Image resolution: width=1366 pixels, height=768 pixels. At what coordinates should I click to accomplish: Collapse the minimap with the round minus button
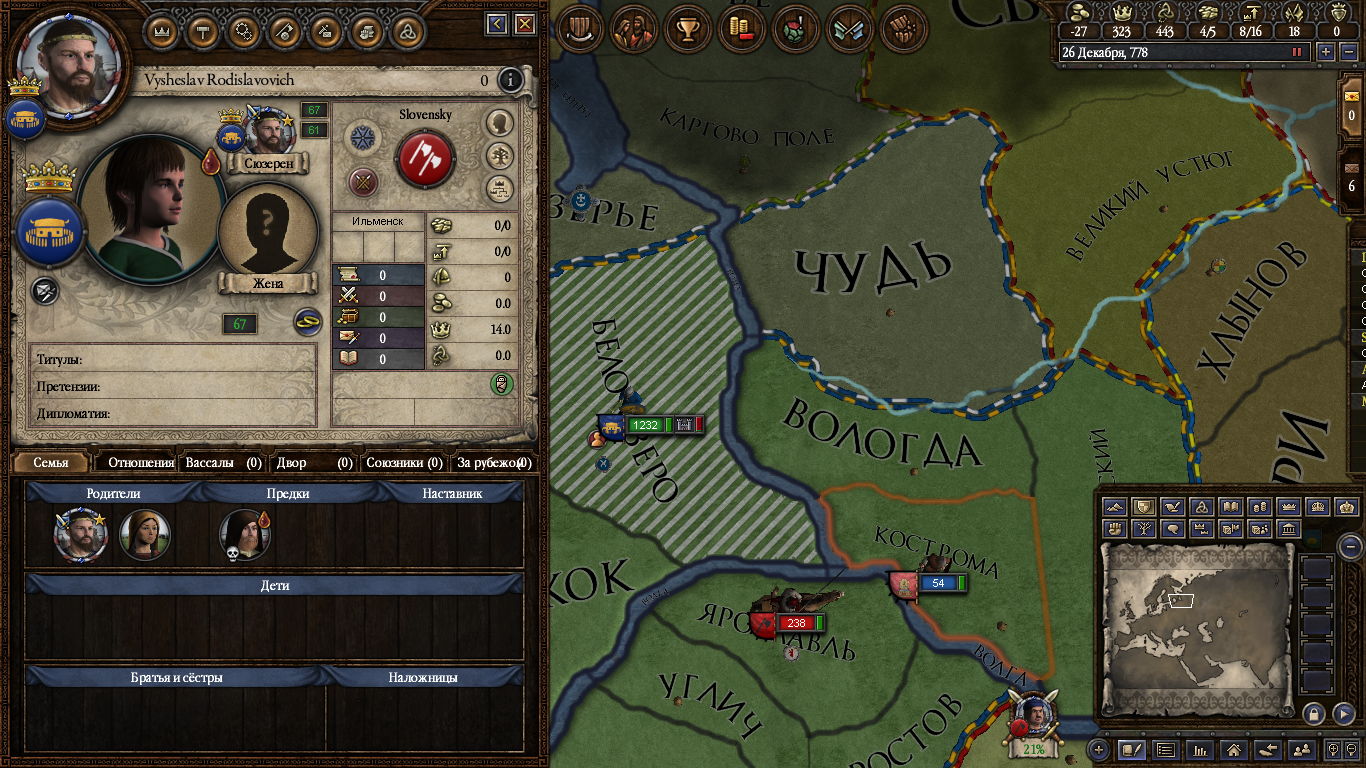1350,546
